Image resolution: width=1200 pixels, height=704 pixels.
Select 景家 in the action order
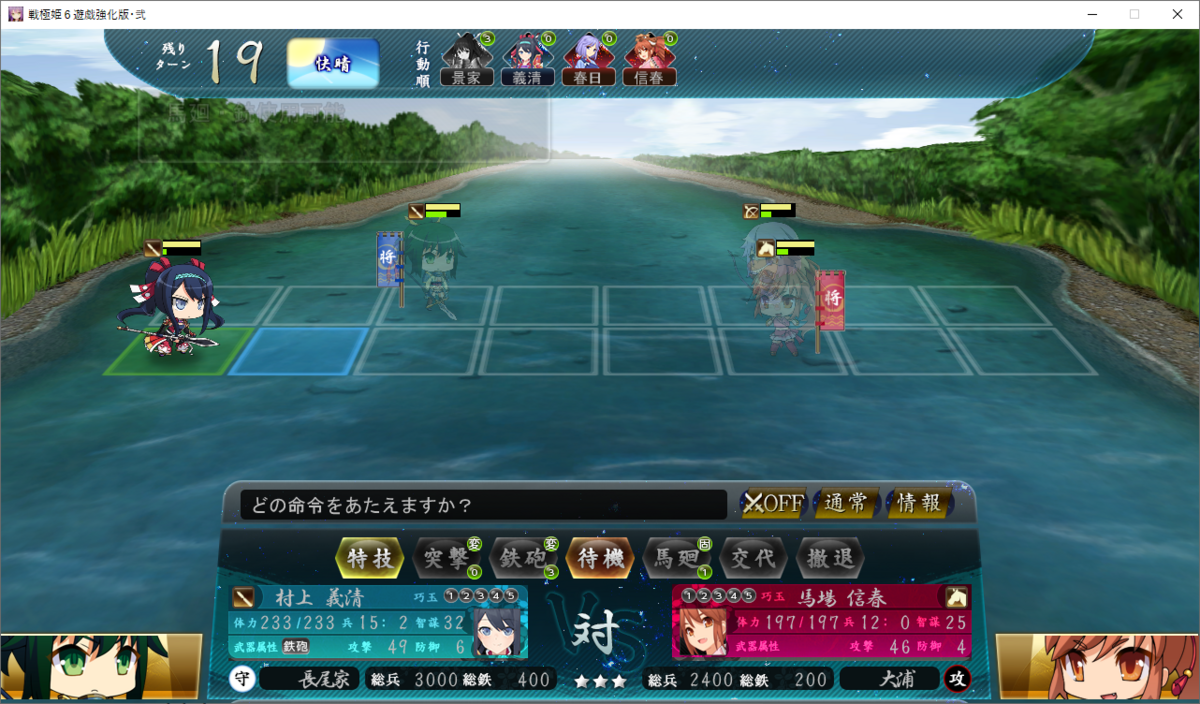467,62
